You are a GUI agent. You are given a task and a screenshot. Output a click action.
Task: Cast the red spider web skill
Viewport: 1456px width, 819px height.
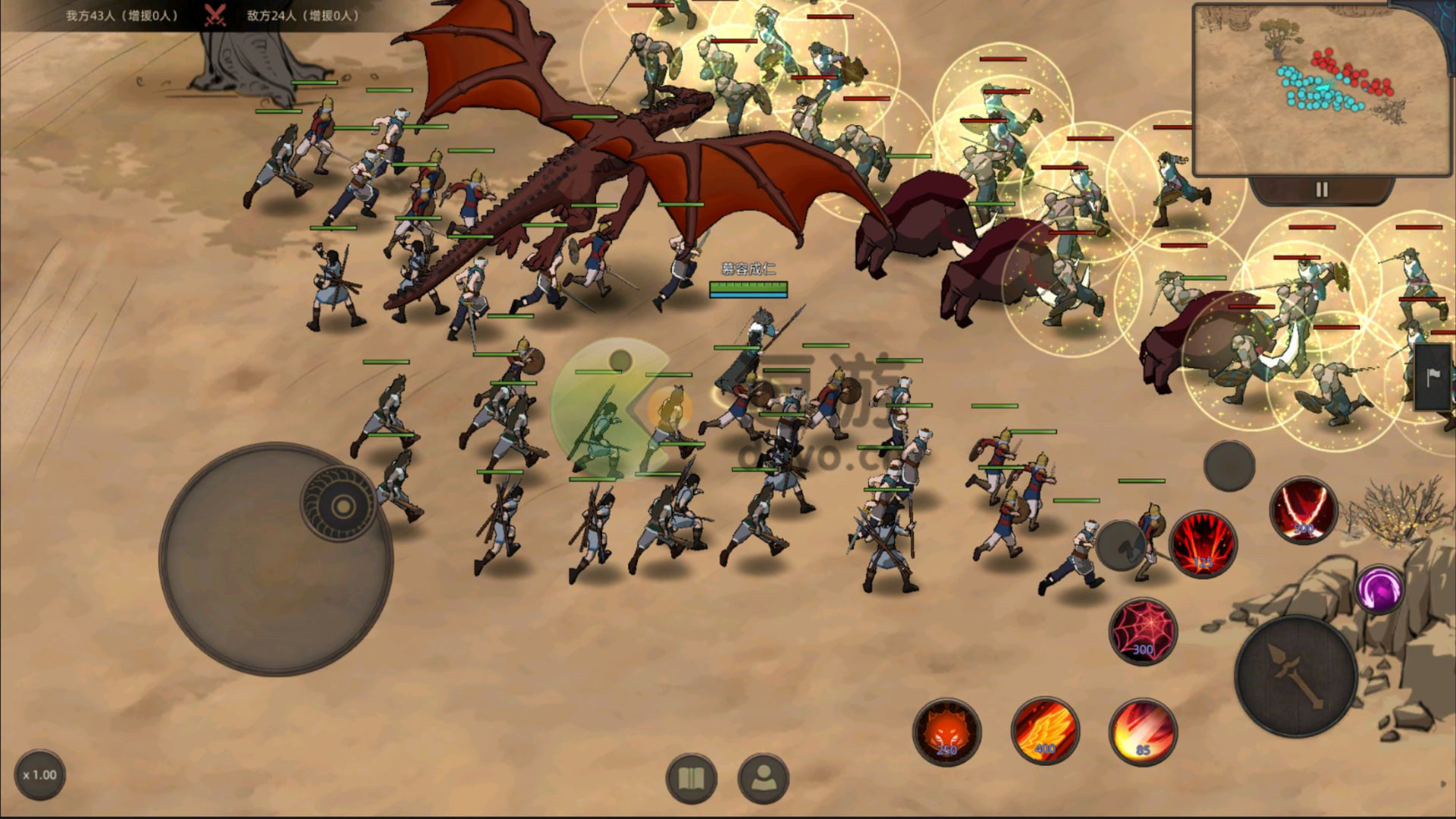(1143, 632)
